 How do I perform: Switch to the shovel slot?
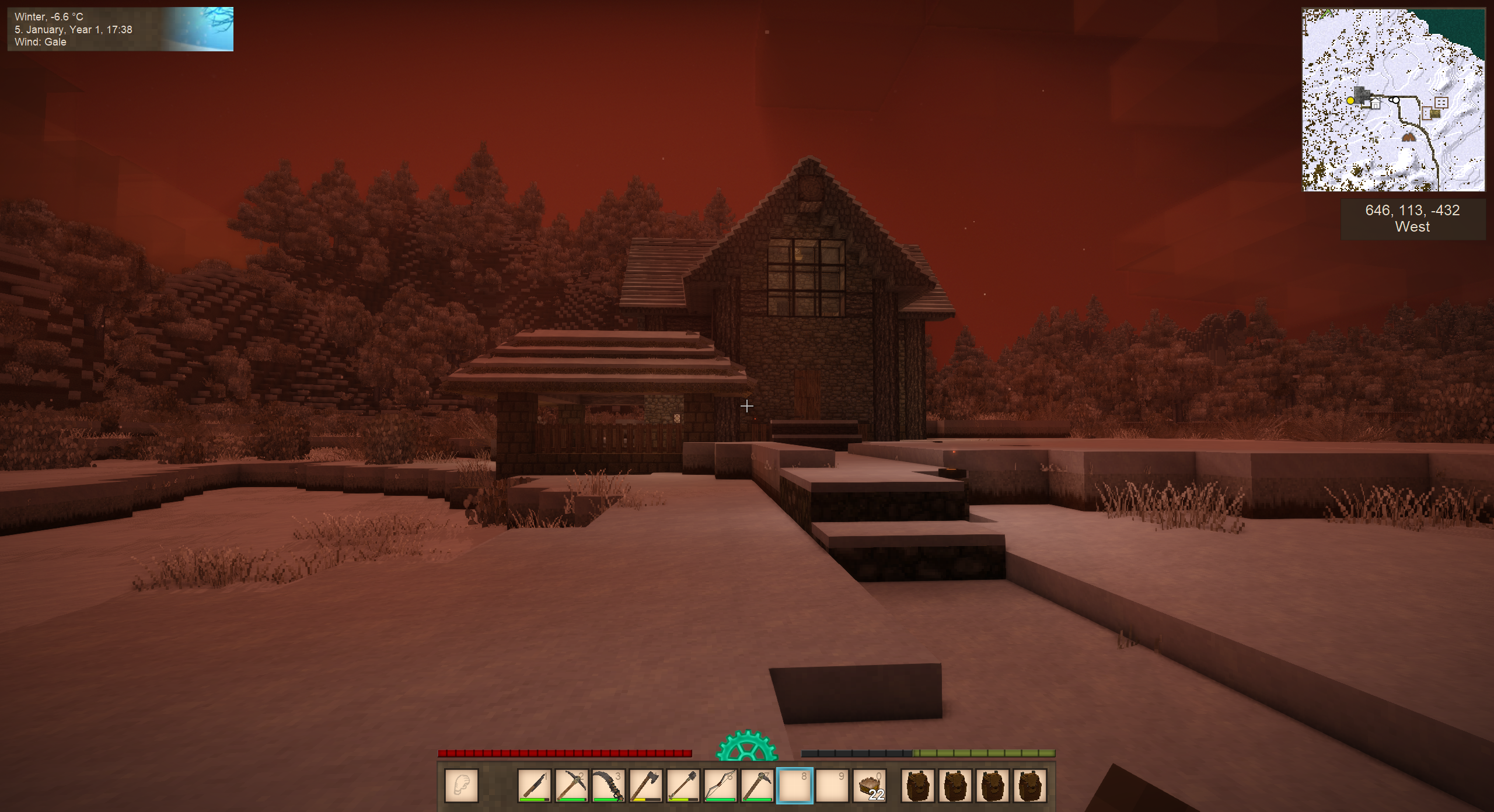[683, 785]
